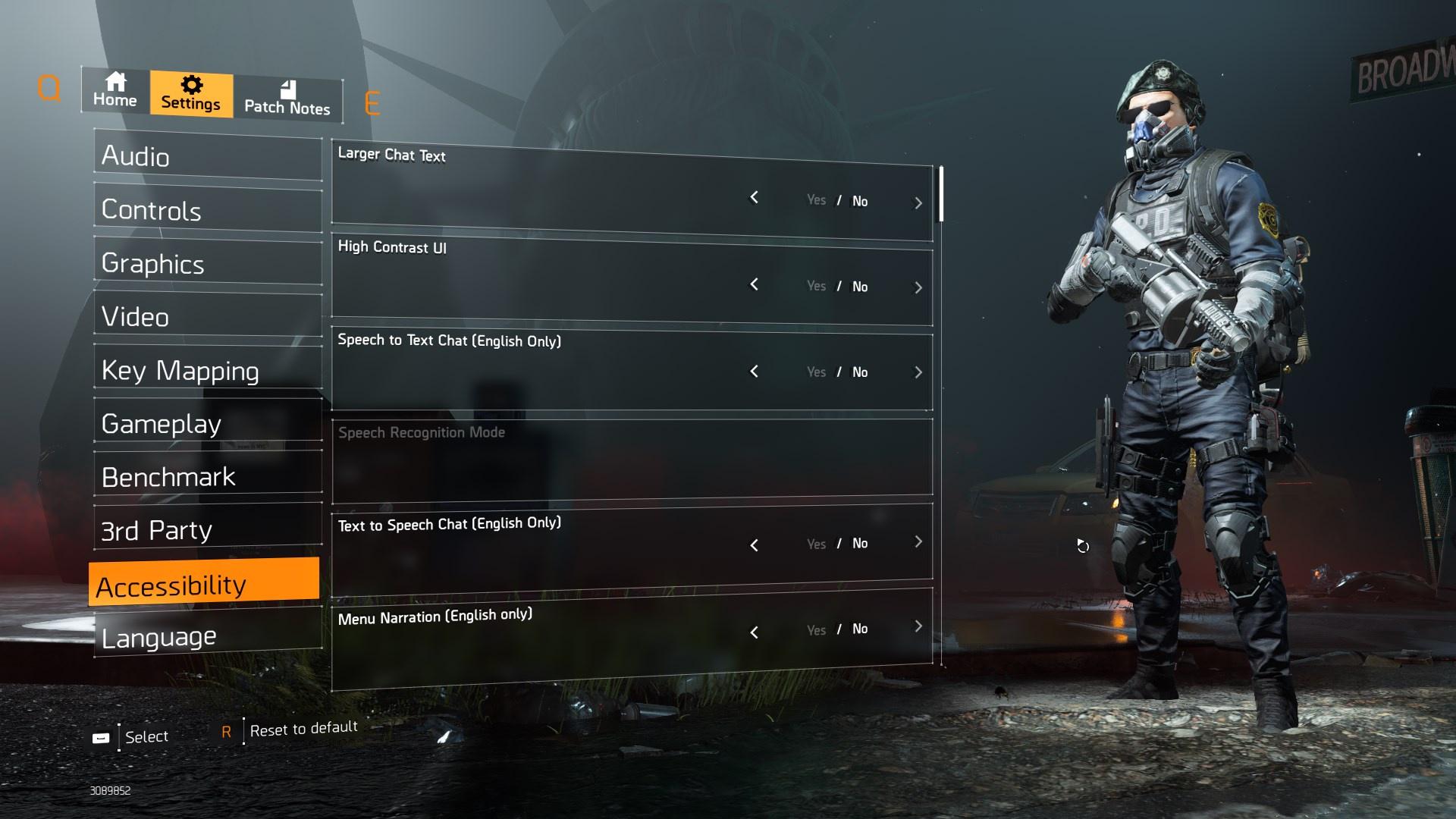Open the Key Mapping menu
Viewport: 1456px width, 819px height.
[x=207, y=370]
